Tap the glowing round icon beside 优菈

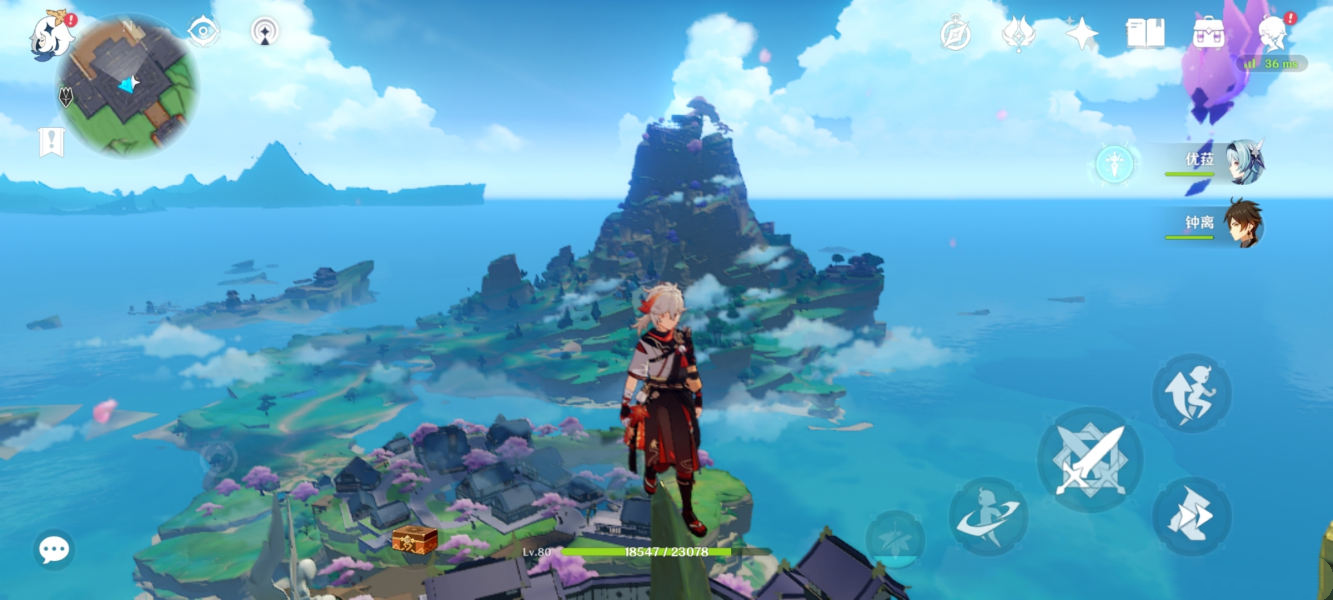[x=1113, y=164]
